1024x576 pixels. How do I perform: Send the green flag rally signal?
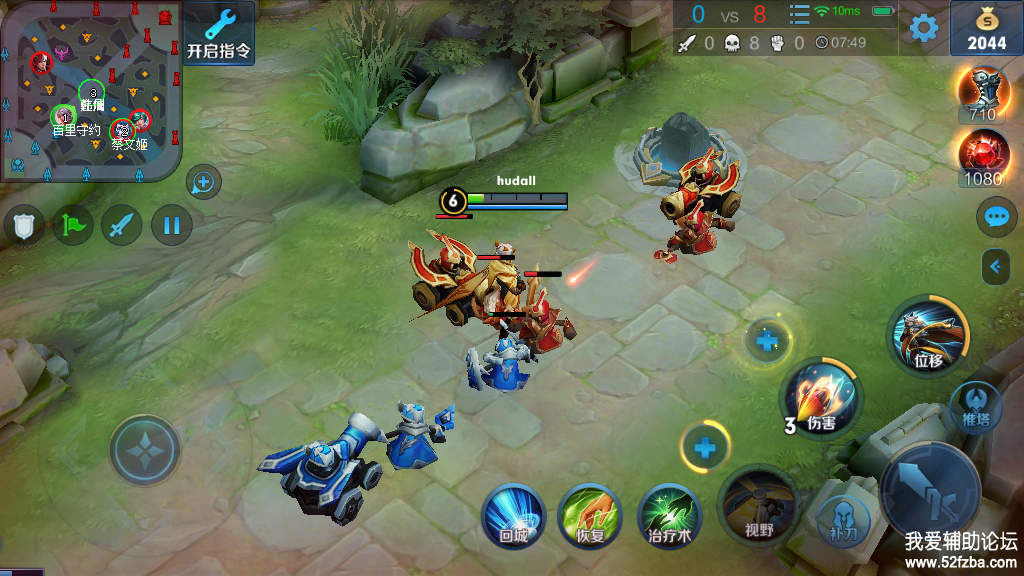73,225
